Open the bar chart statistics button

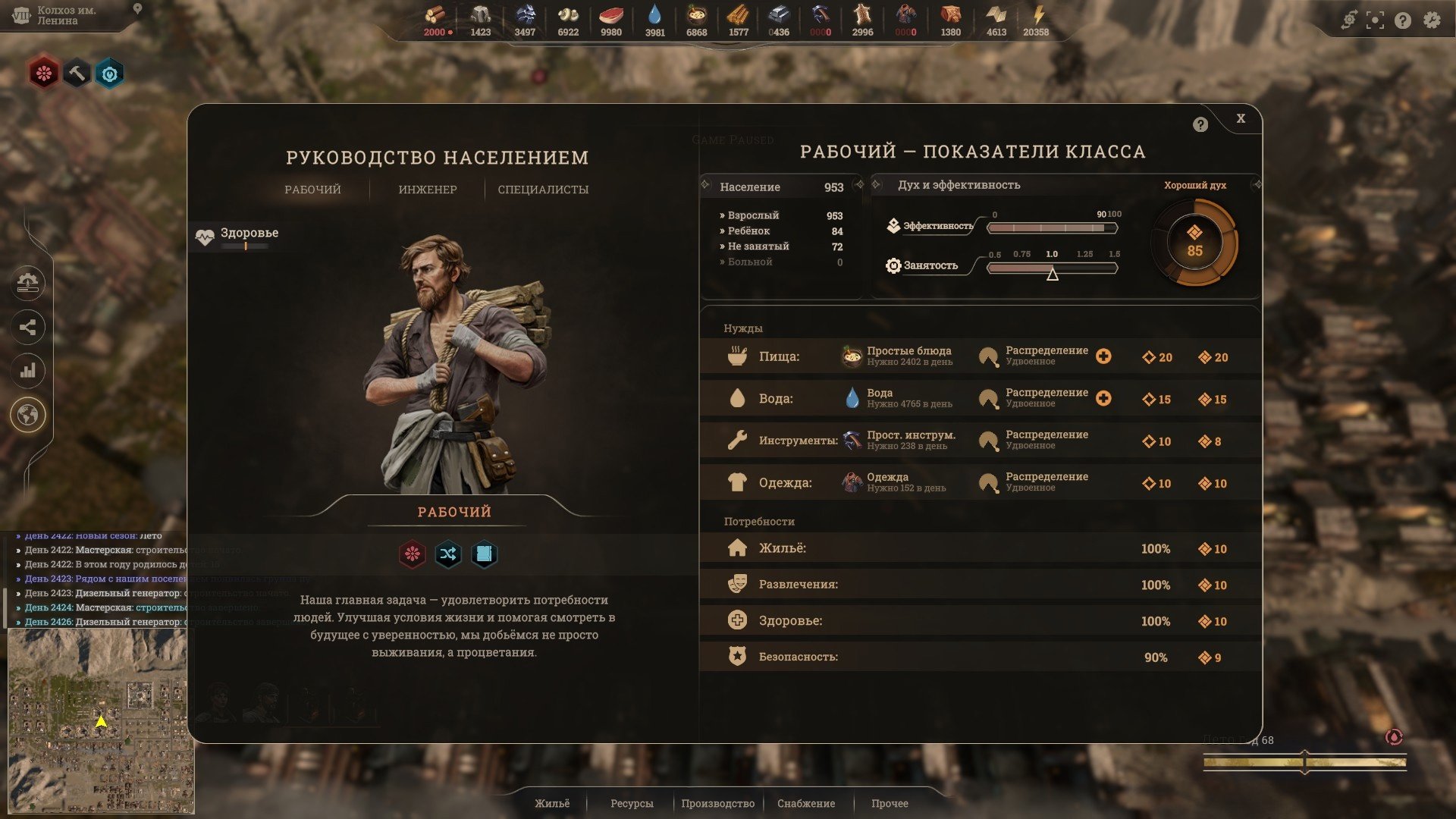pyautogui.click(x=28, y=371)
